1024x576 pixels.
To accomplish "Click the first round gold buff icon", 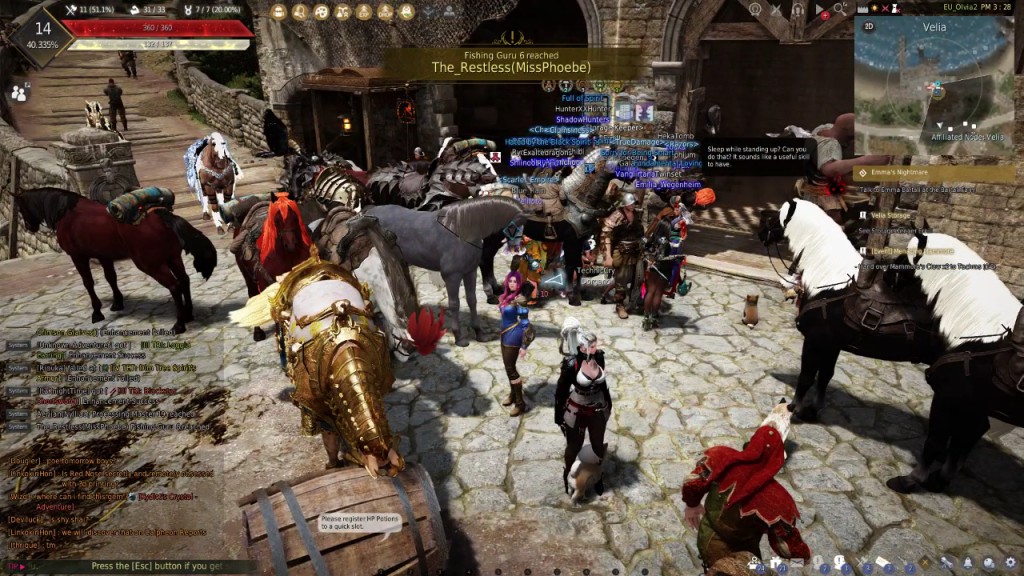I will [279, 12].
